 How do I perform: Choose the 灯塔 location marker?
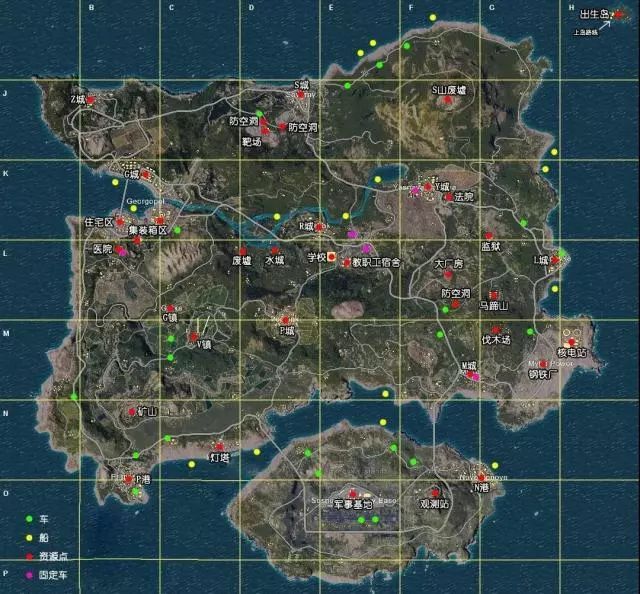pyautogui.click(x=219, y=446)
